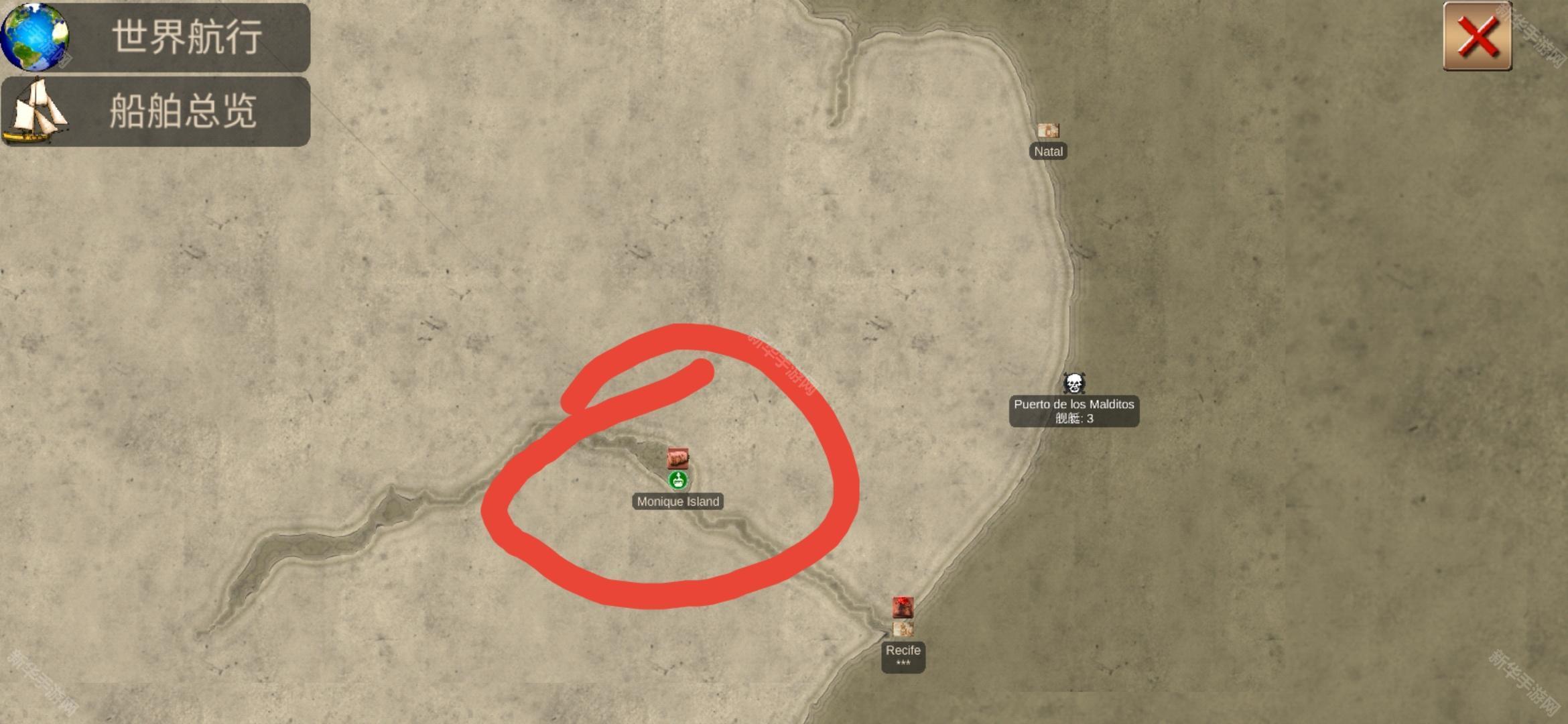The image size is (1568, 724).
Task: Close the map with the red X
Action: click(x=1477, y=36)
